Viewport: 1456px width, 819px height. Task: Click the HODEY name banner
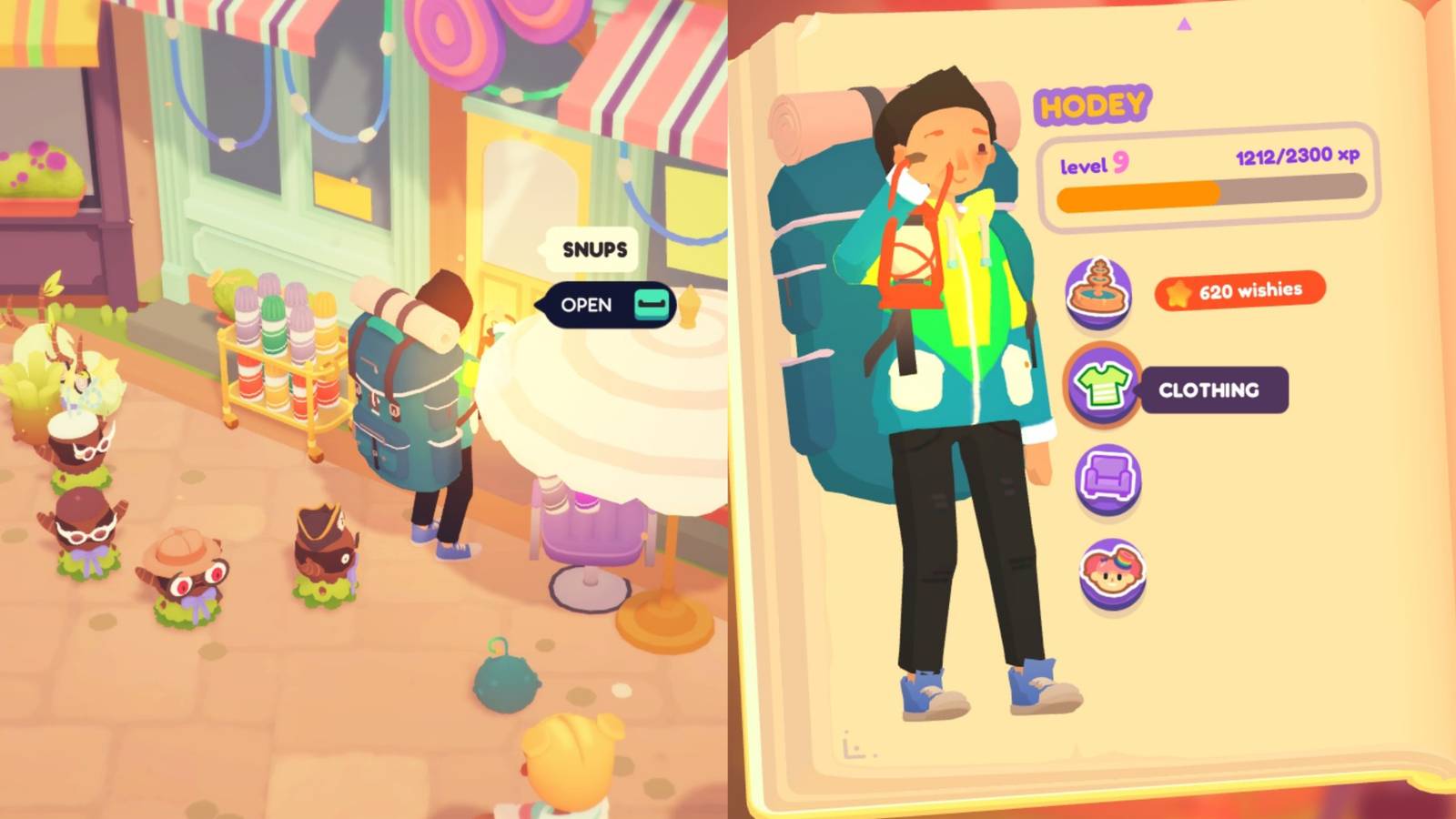(x=1091, y=106)
